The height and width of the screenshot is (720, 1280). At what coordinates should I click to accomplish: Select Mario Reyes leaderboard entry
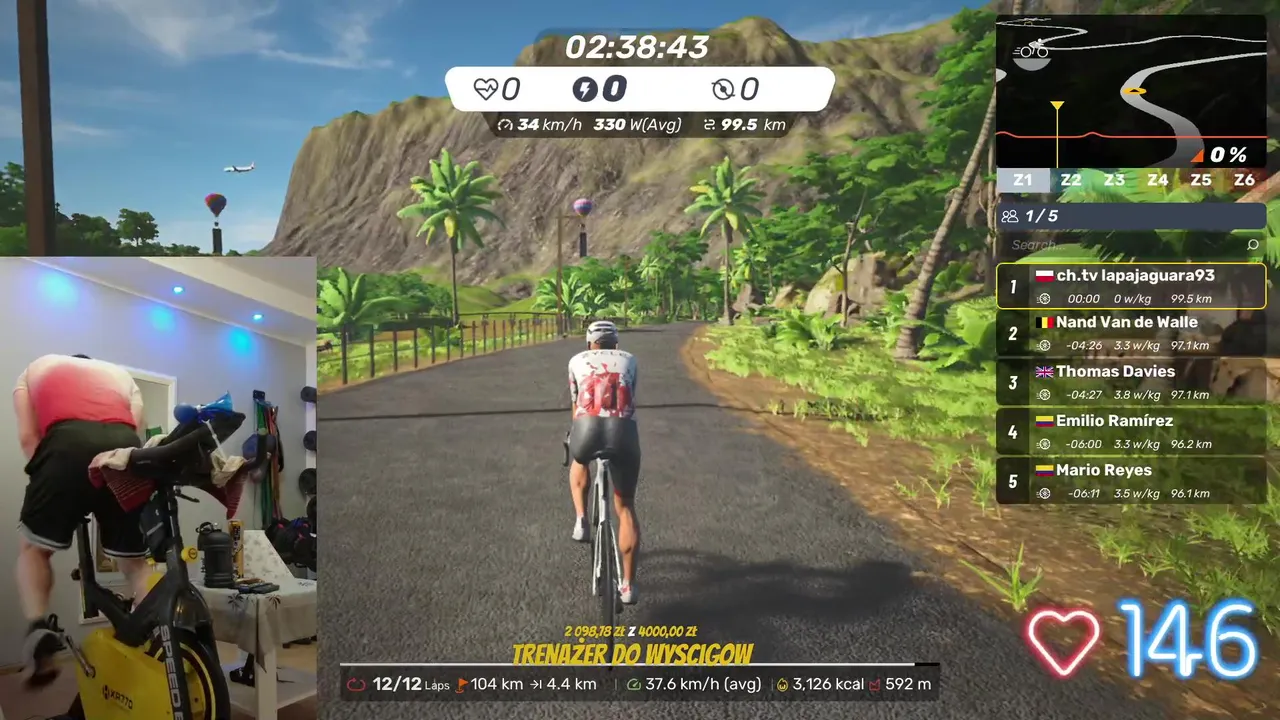1131,480
